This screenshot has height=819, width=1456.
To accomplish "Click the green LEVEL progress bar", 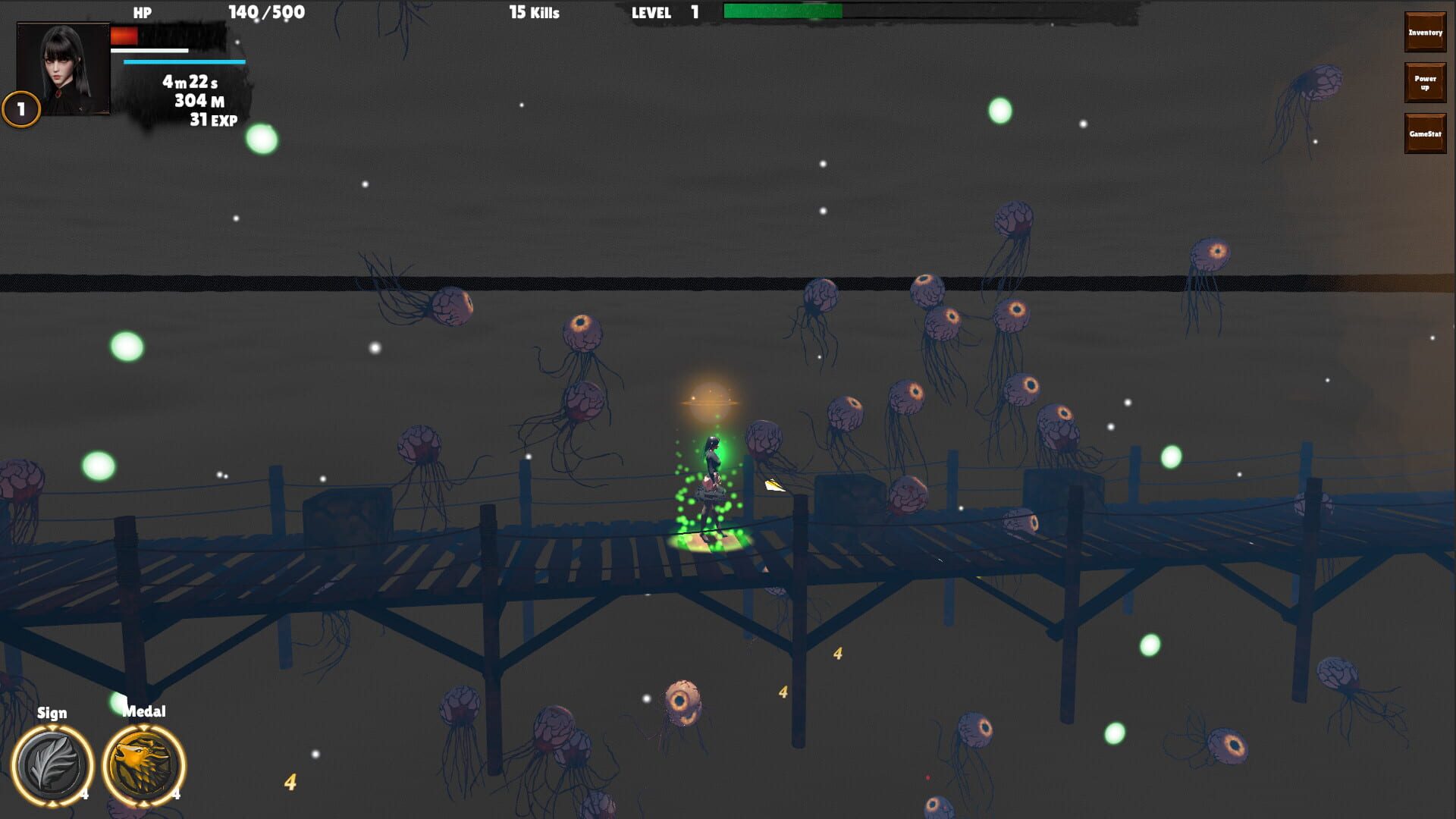I will click(x=781, y=11).
